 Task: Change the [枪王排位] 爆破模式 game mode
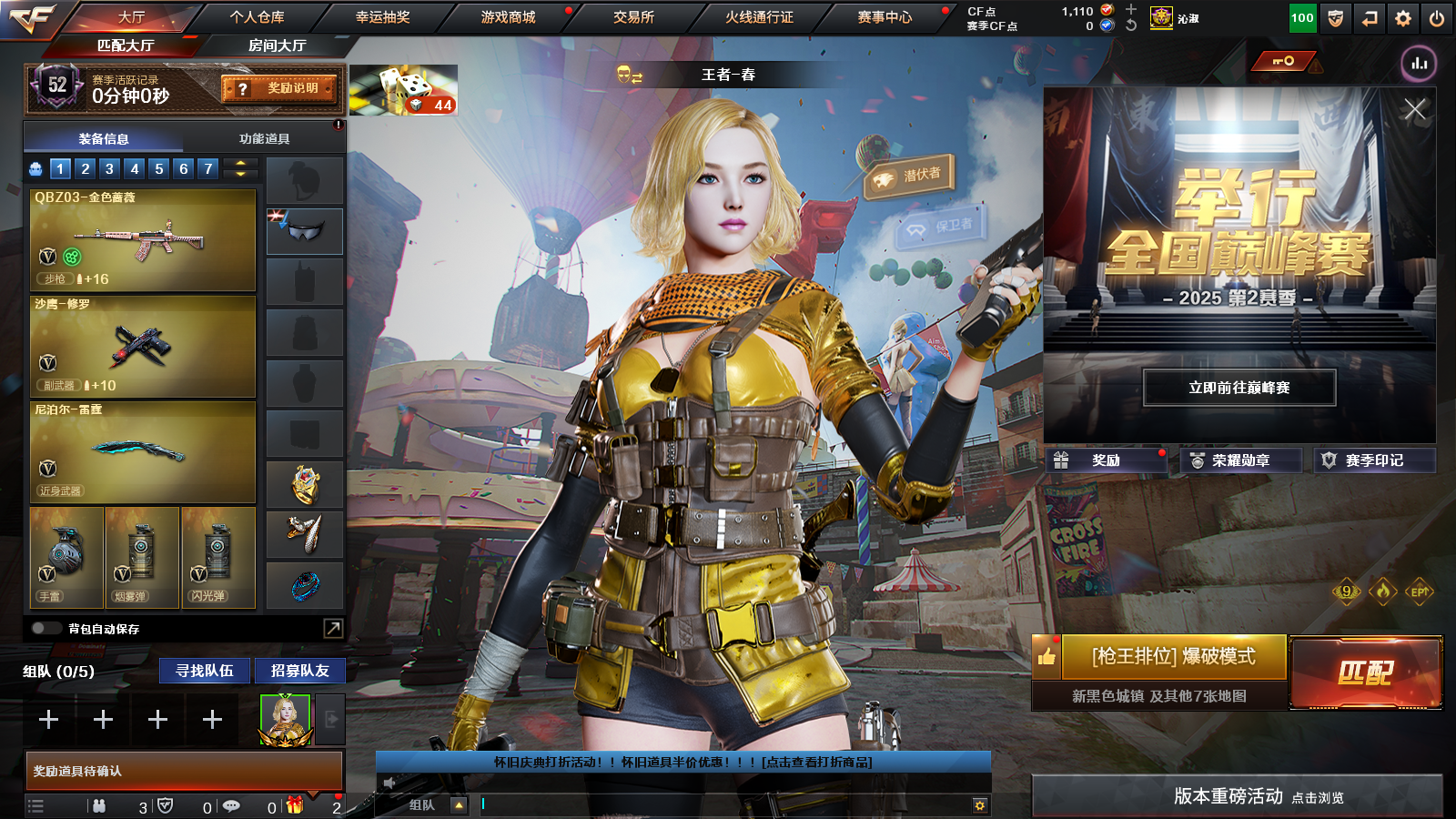1173,657
